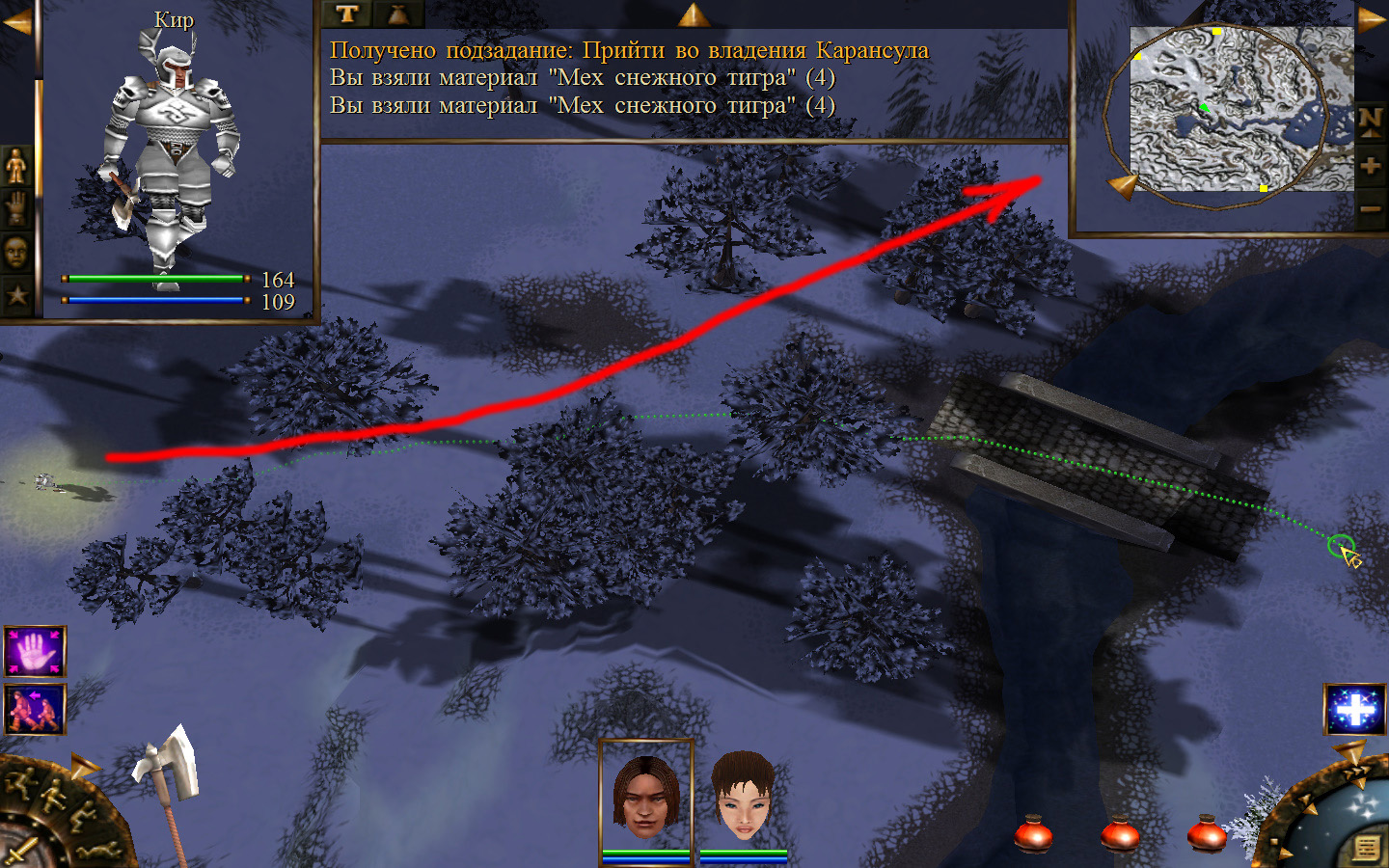Open the star icon tab
Image resolution: width=1389 pixels, height=868 pixels.
tap(16, 295)
